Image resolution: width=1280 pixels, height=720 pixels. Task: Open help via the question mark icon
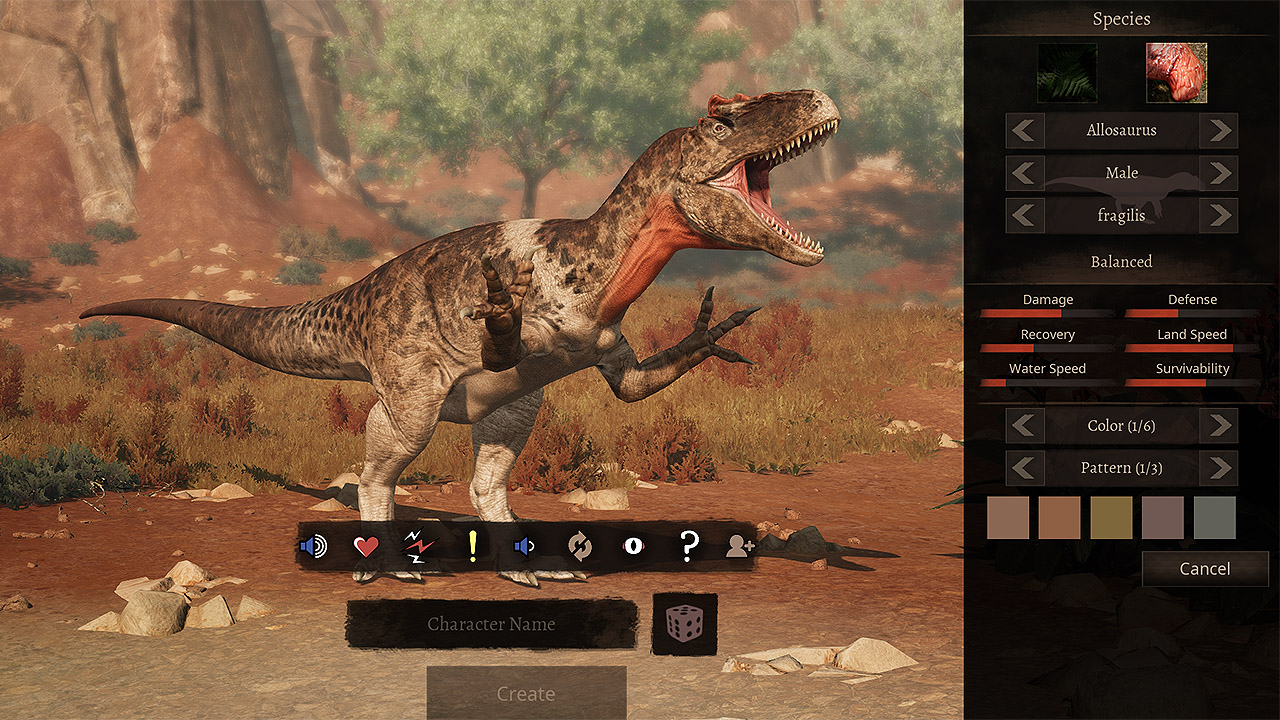point(686,546)
